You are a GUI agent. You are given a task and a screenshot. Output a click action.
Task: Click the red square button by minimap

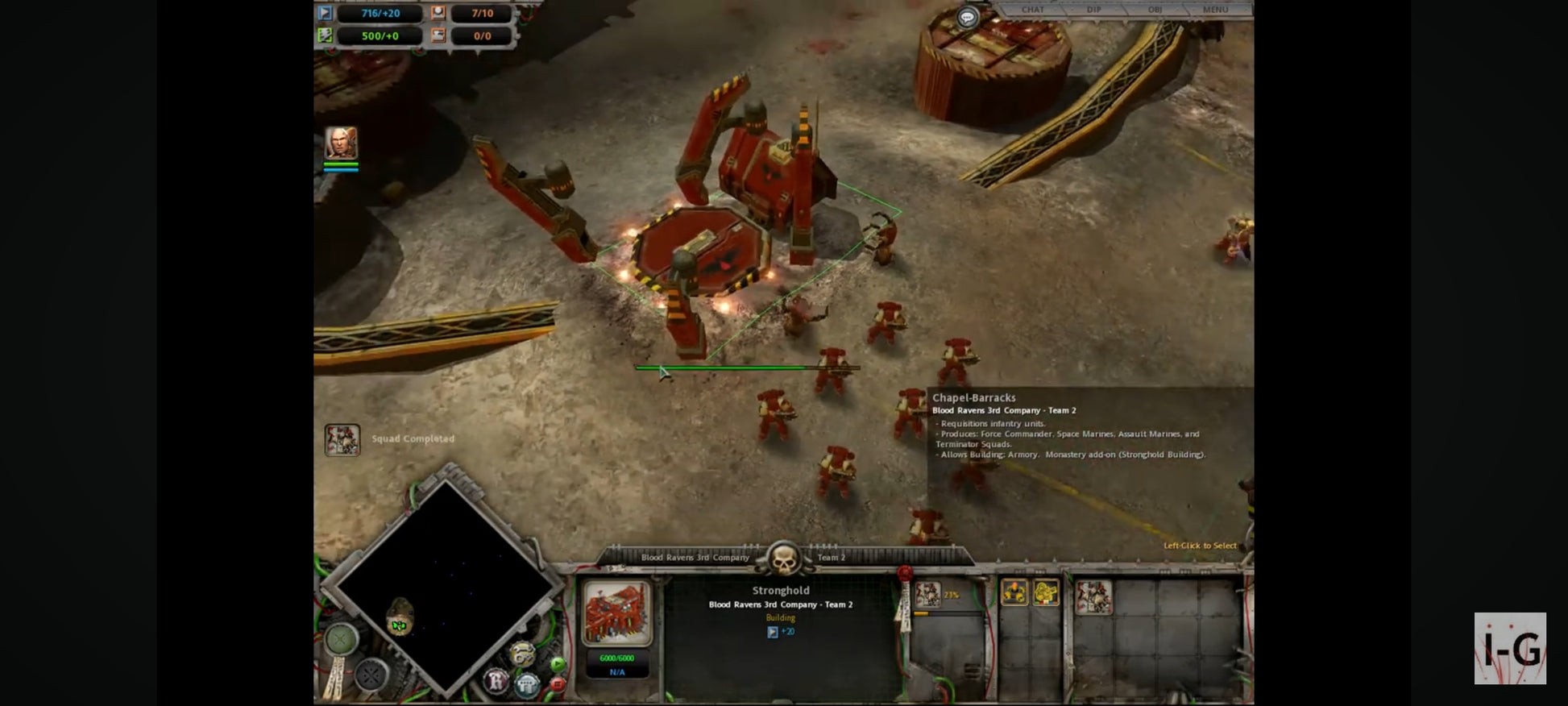click(556, 684)
